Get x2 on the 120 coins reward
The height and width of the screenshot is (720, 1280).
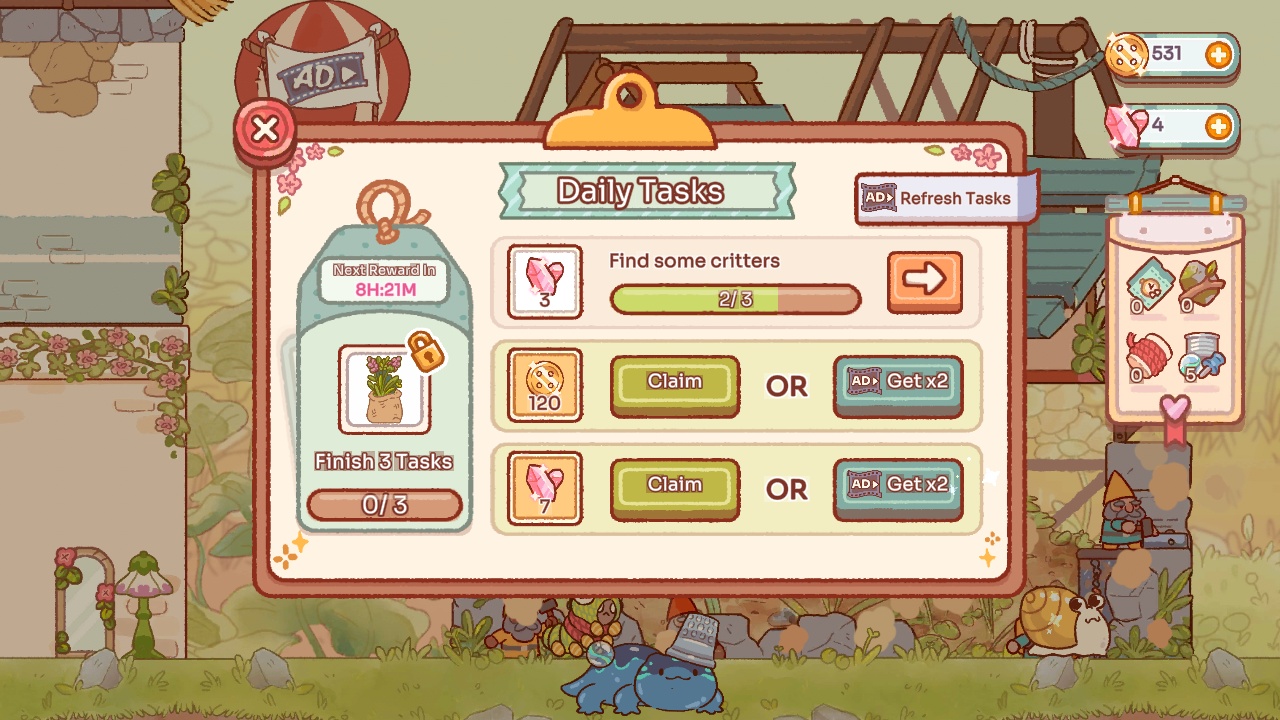point(898,385)
